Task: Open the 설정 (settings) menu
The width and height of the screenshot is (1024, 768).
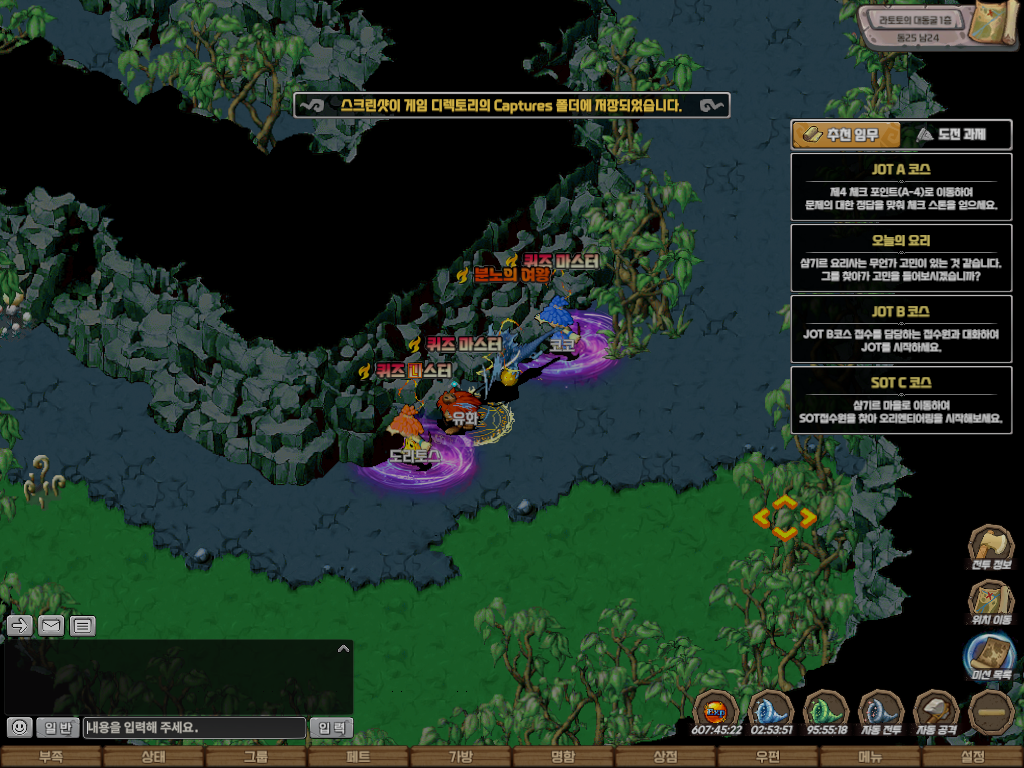Action: pyautogui.click(x=972, y=757)
